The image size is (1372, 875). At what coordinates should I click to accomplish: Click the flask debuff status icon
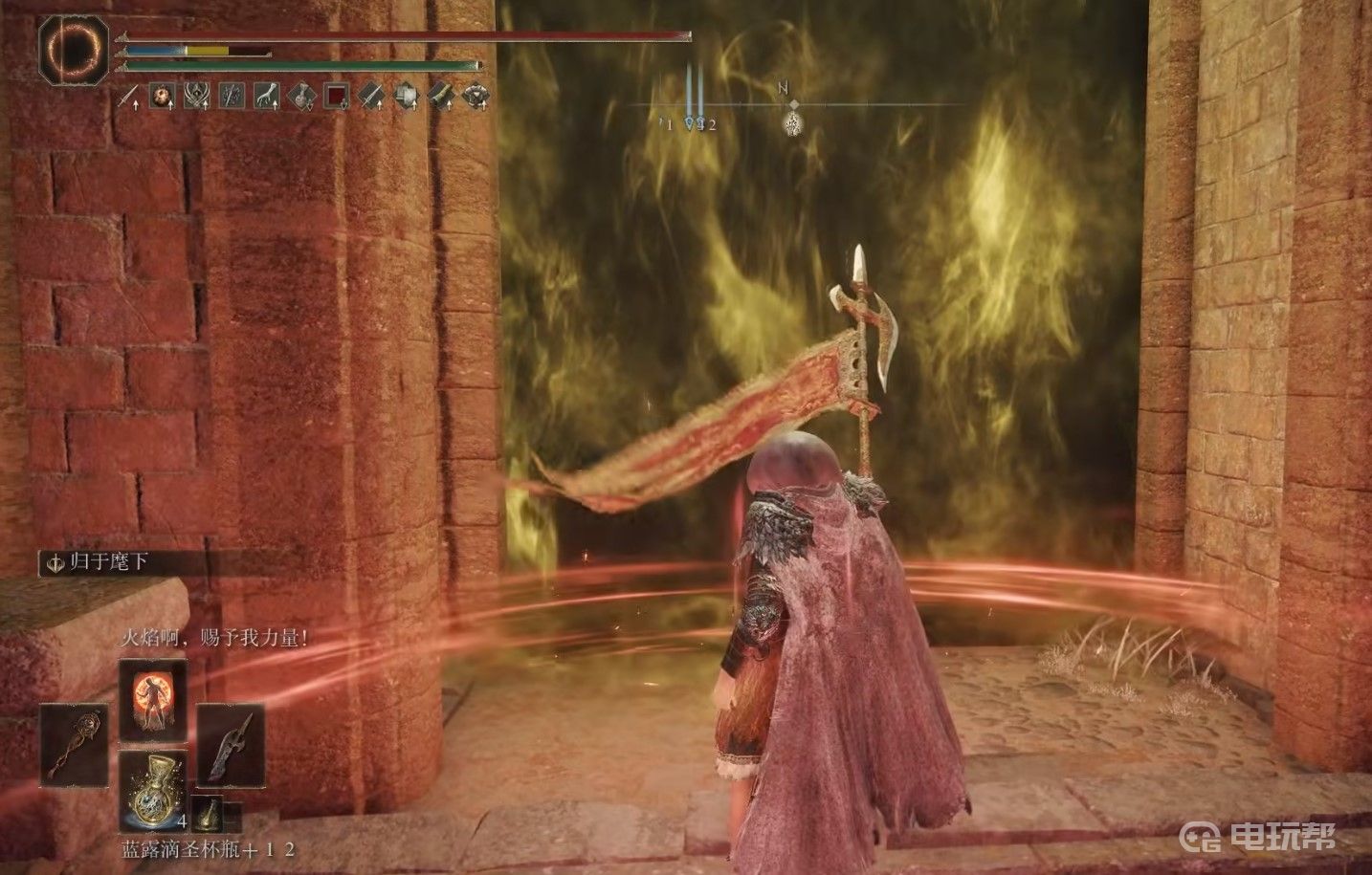click(303, 95)
